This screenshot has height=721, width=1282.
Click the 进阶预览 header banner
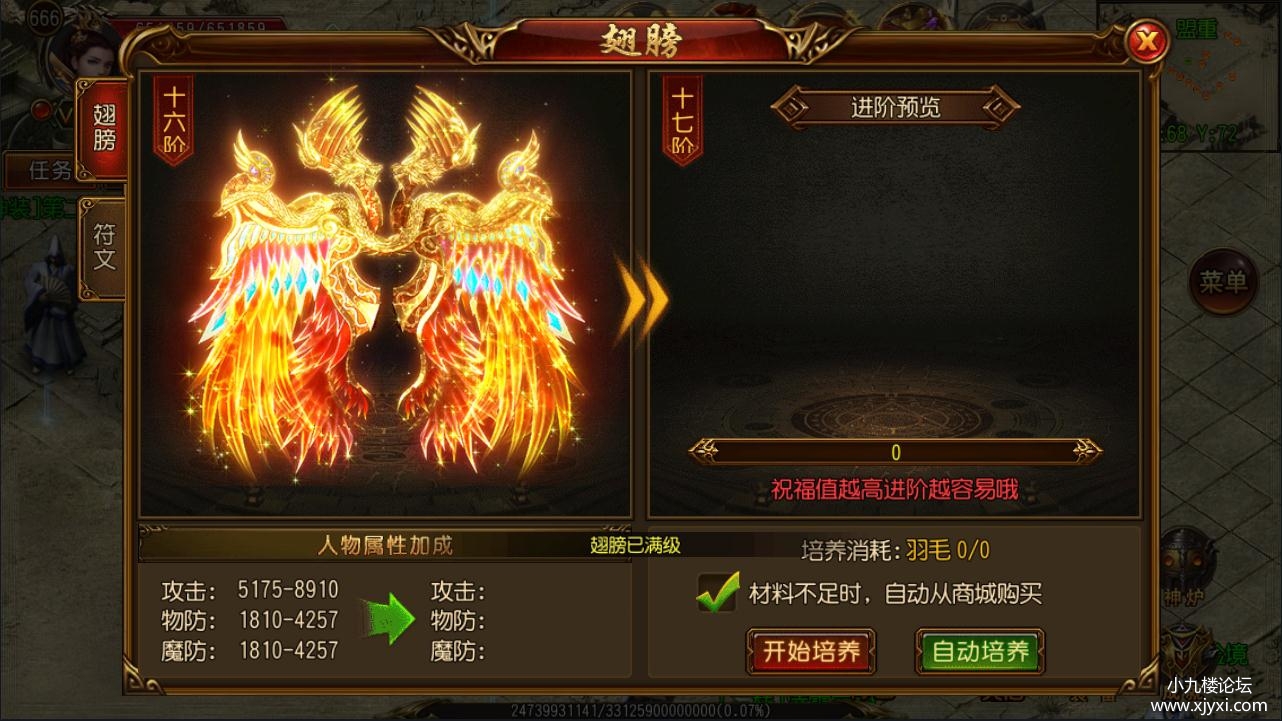click(x=895, y=107)
